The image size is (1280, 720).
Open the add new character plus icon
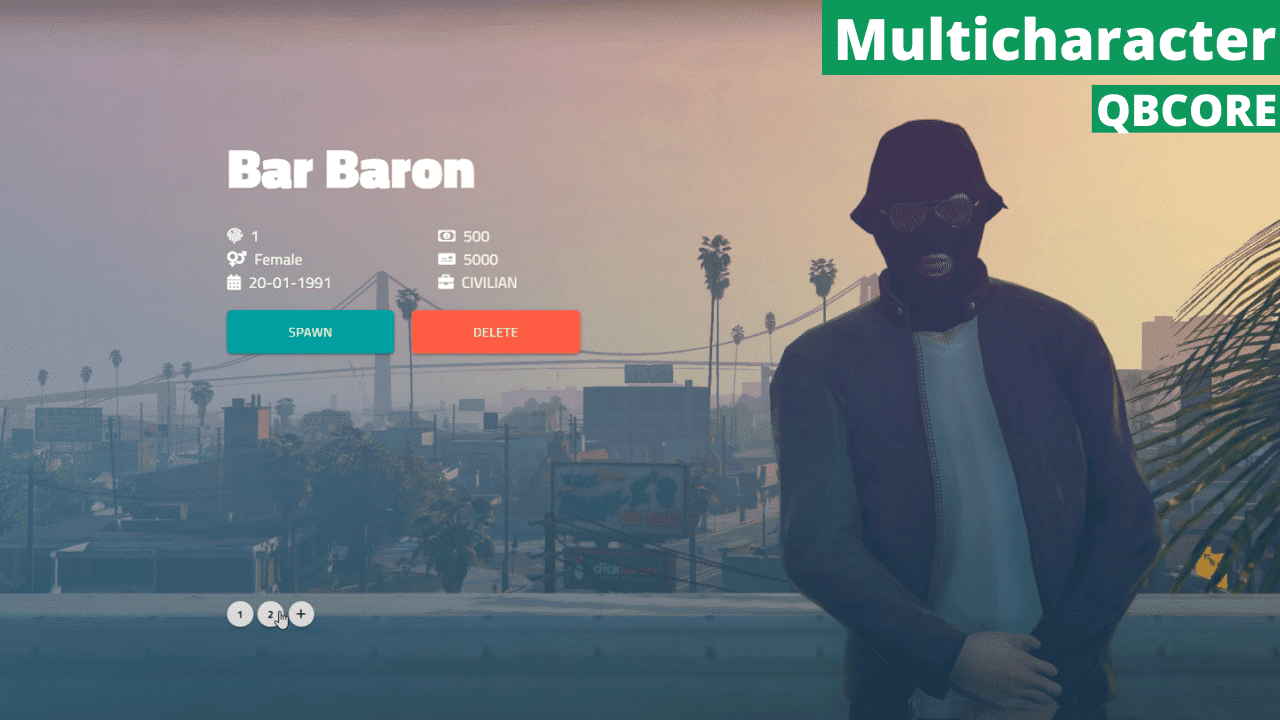click(x=302, y=614)
